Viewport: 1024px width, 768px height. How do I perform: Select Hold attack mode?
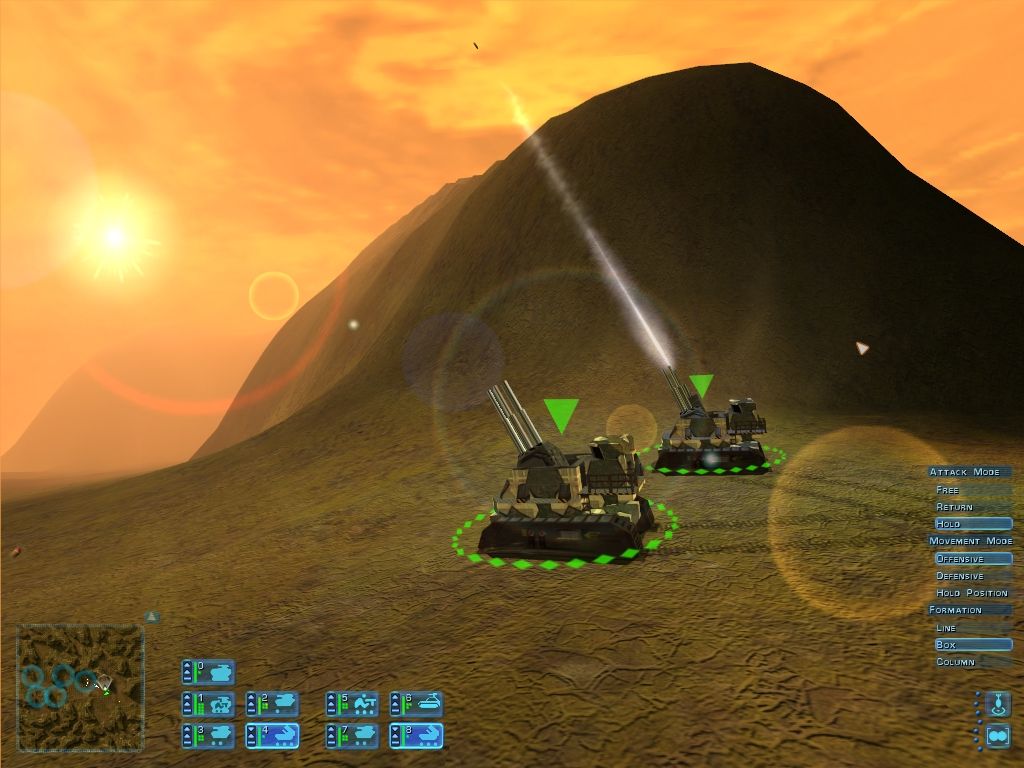(972, 524)
